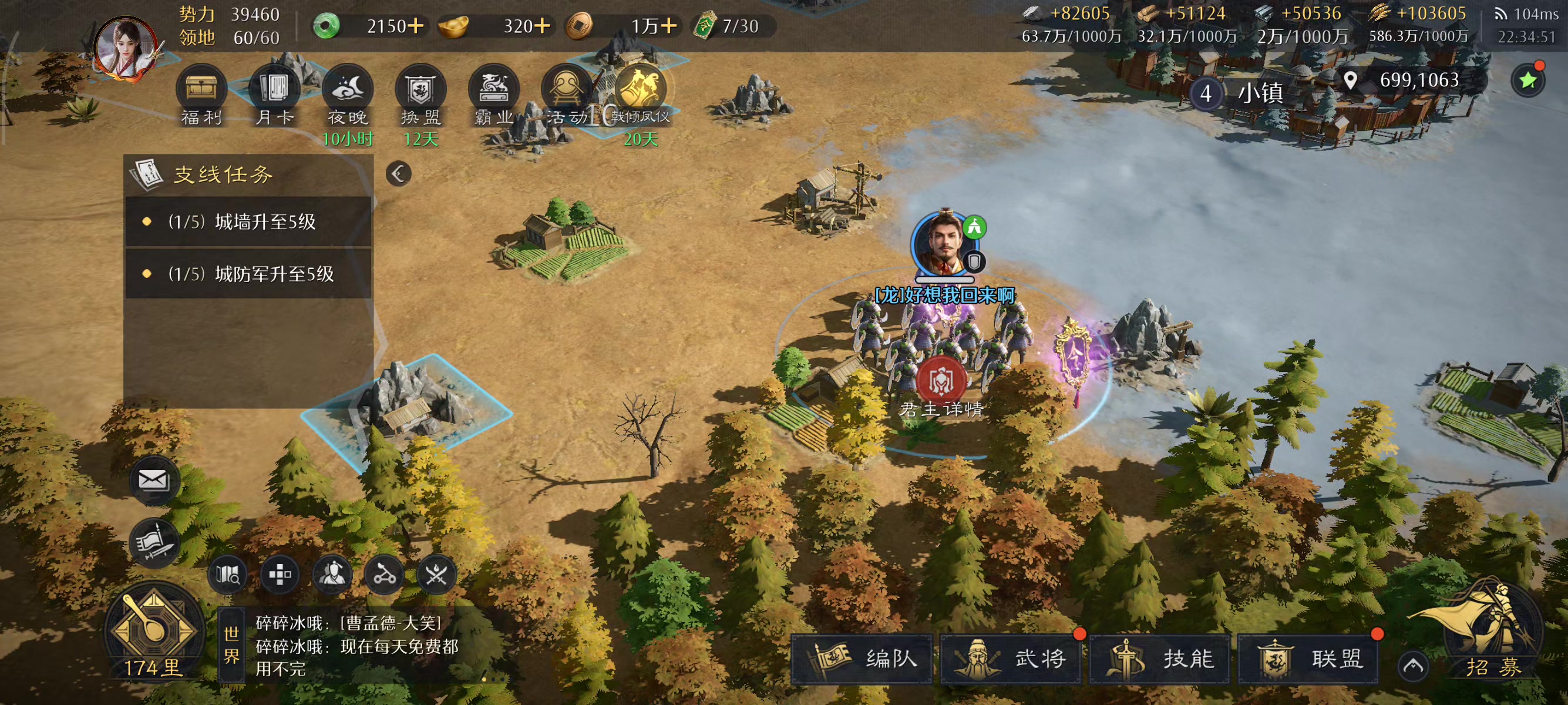Open the mail envelope icon

tap(153, 480)
